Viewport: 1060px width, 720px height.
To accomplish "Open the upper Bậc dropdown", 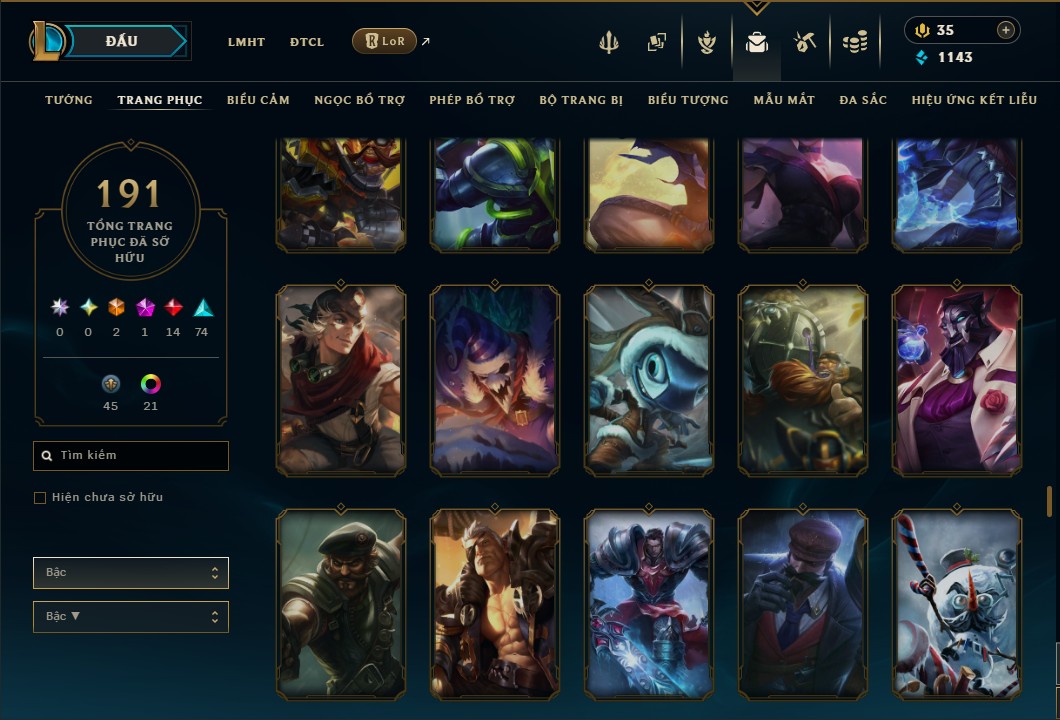I will click(131, 573).
